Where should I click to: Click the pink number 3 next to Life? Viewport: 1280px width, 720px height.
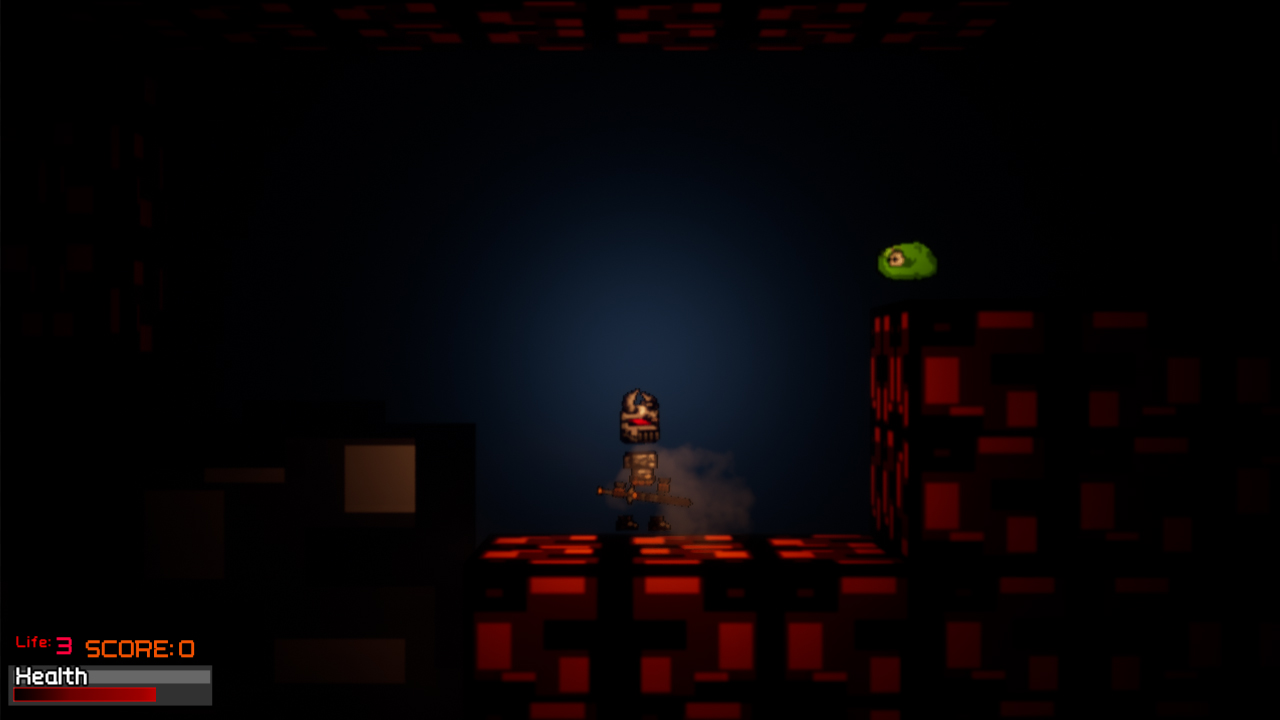(x=62, y=644)
